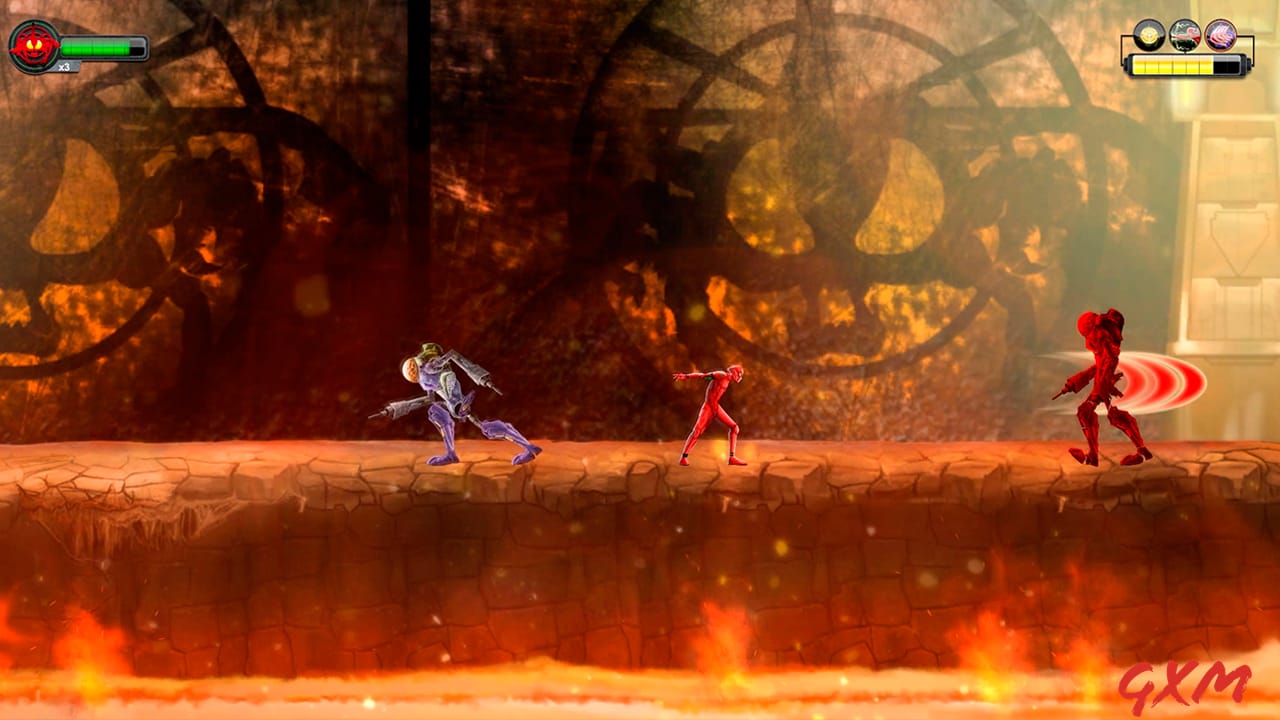The height and width of the screenshot is (720, 1280).
Task: Click the red-masked character portrait
Action: [33, 44]
